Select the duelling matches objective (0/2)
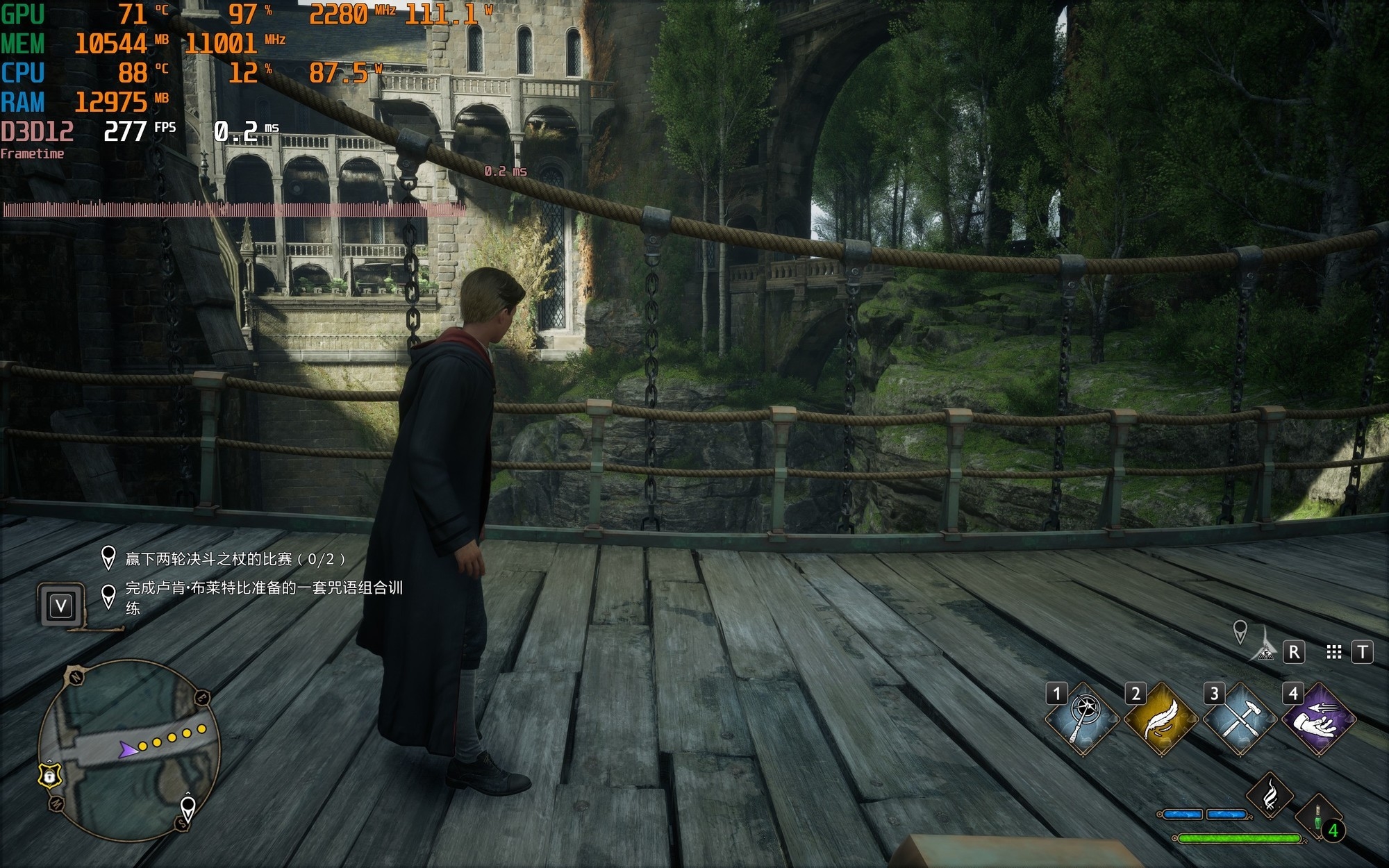This screenshot has height=868, width=1389. (235, 559)
